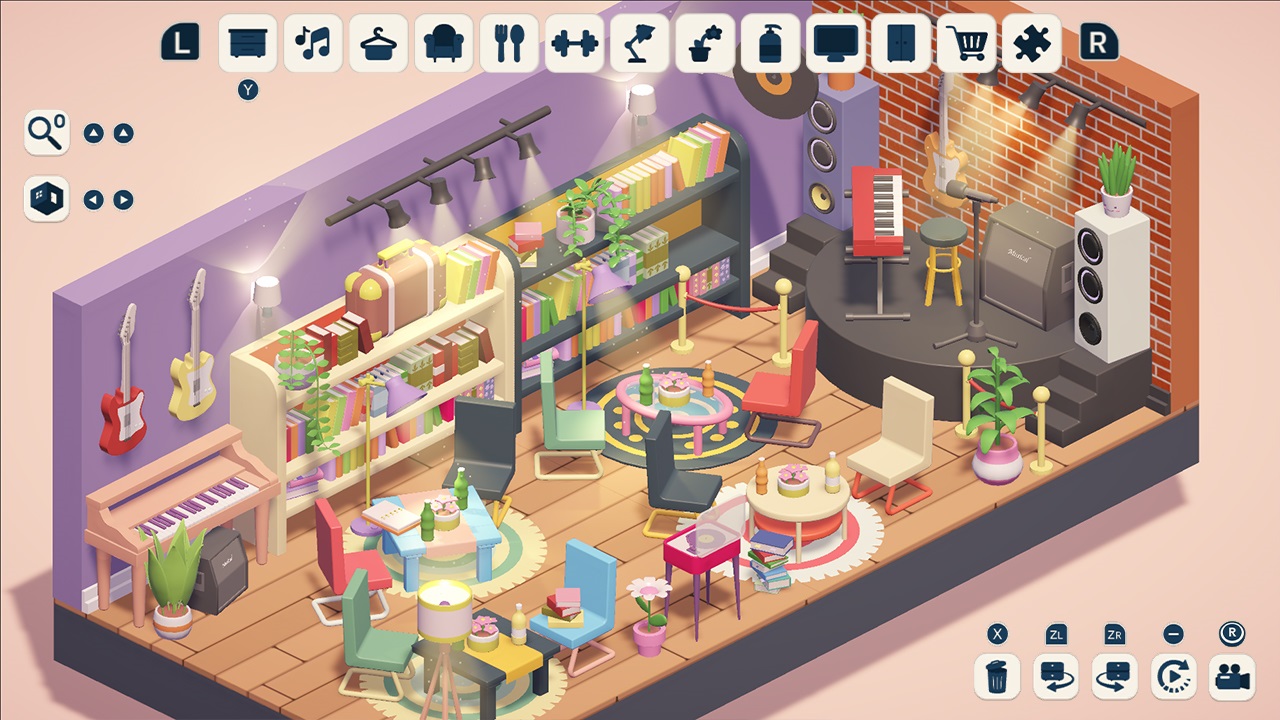Select the desk lamp lighting category
This screenshot has width=1280, height=720.
(x=640, y=42)
